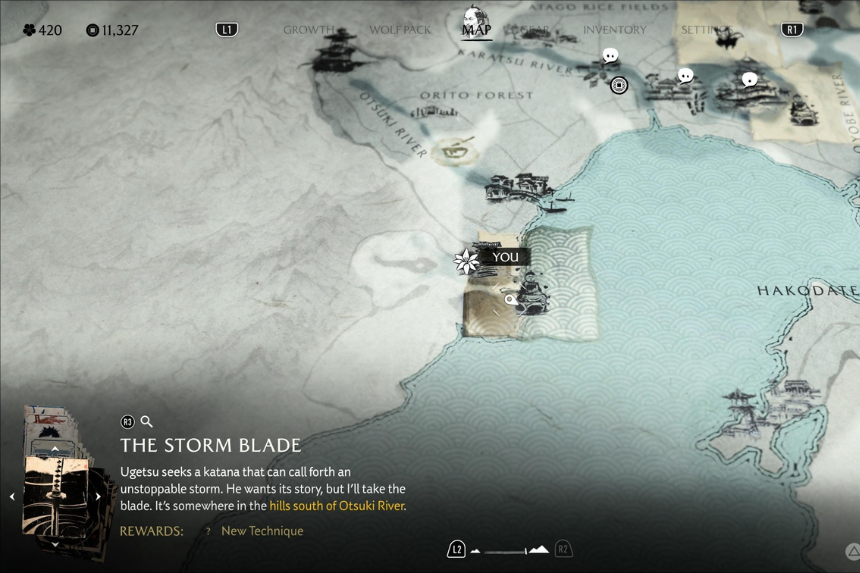Select the tracked quest pin on the map
The image size is (860, 573).
[511, 299]
